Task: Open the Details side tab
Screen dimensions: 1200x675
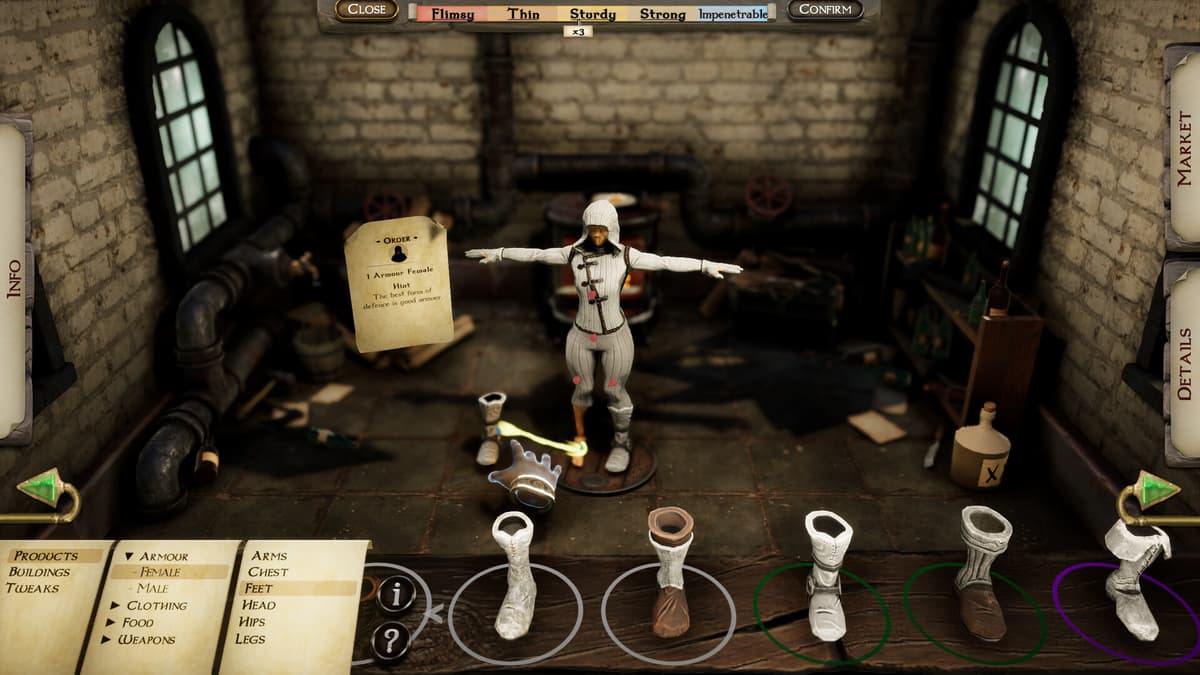Action: (x=1184, y=363)
